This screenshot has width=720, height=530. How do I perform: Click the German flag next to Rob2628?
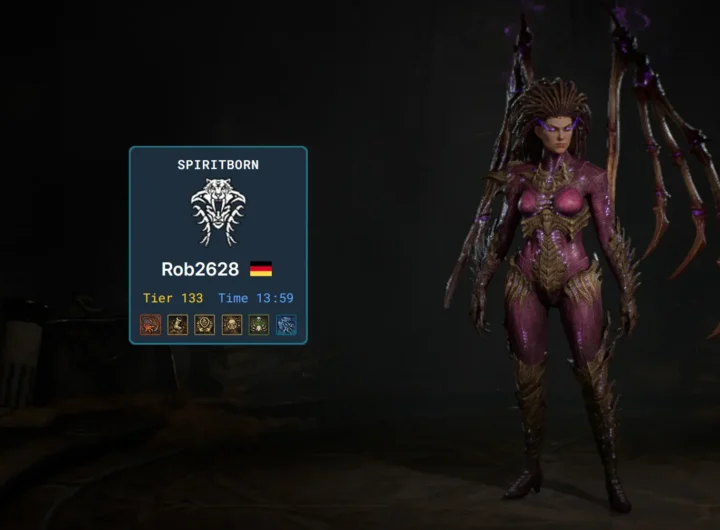coord(261,269)
